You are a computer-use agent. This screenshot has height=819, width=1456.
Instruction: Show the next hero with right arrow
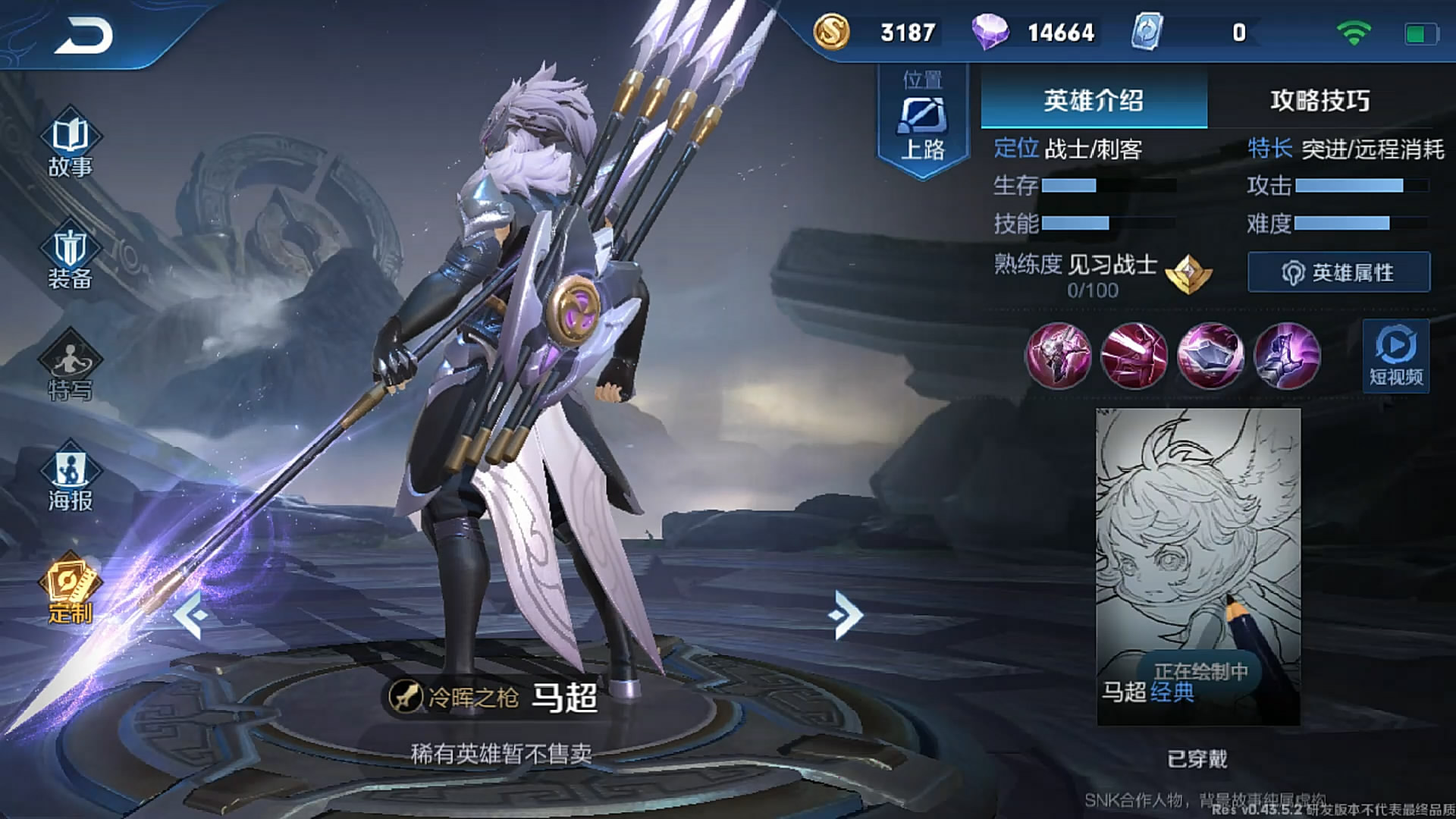point(847,615)
